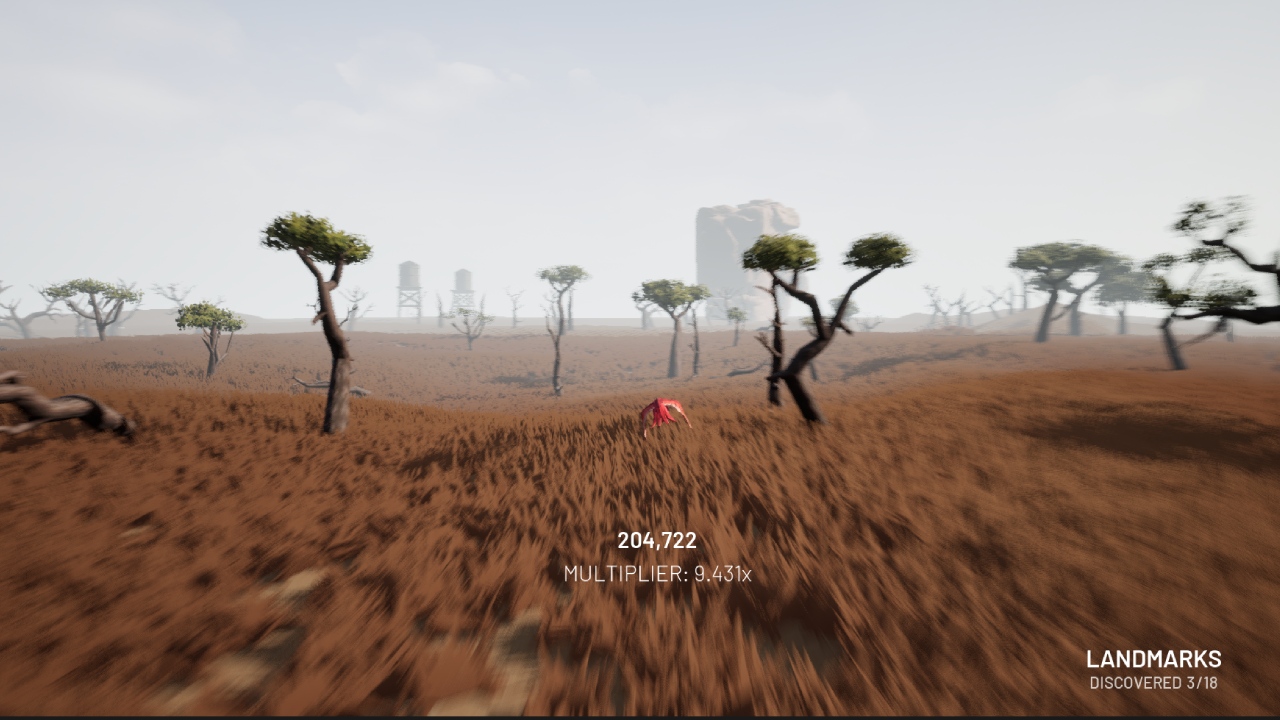Open the LANDMARKS heading in the corner

tap(1152, 659)
